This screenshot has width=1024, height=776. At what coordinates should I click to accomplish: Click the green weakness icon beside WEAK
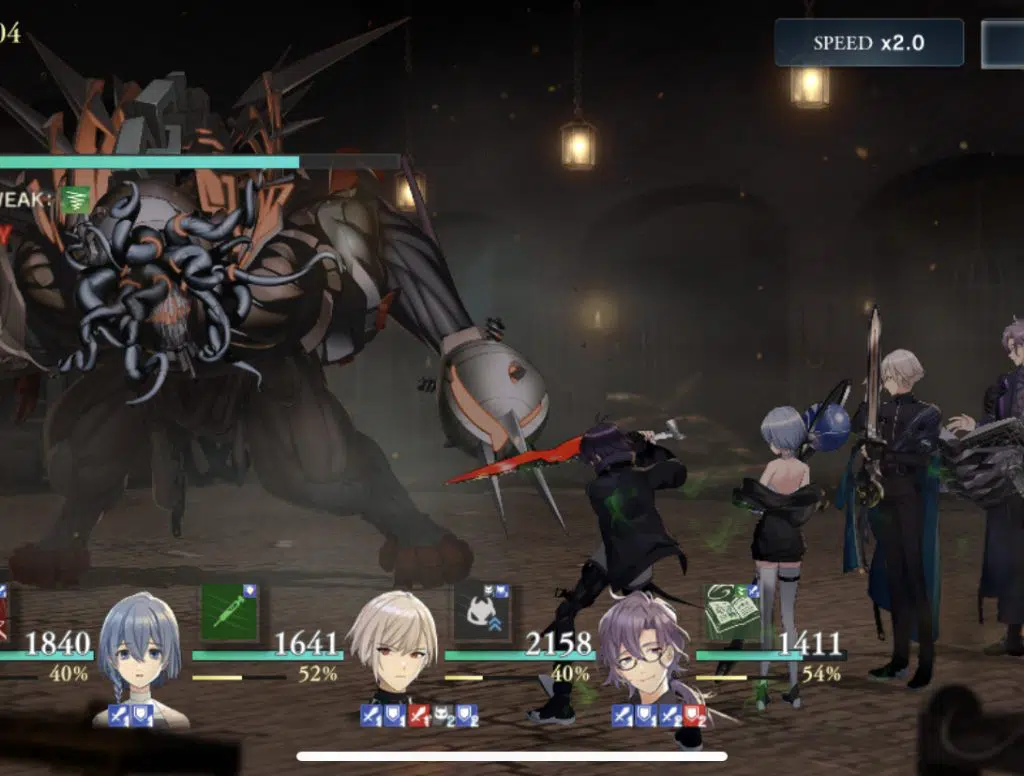[x=73, y=200]
